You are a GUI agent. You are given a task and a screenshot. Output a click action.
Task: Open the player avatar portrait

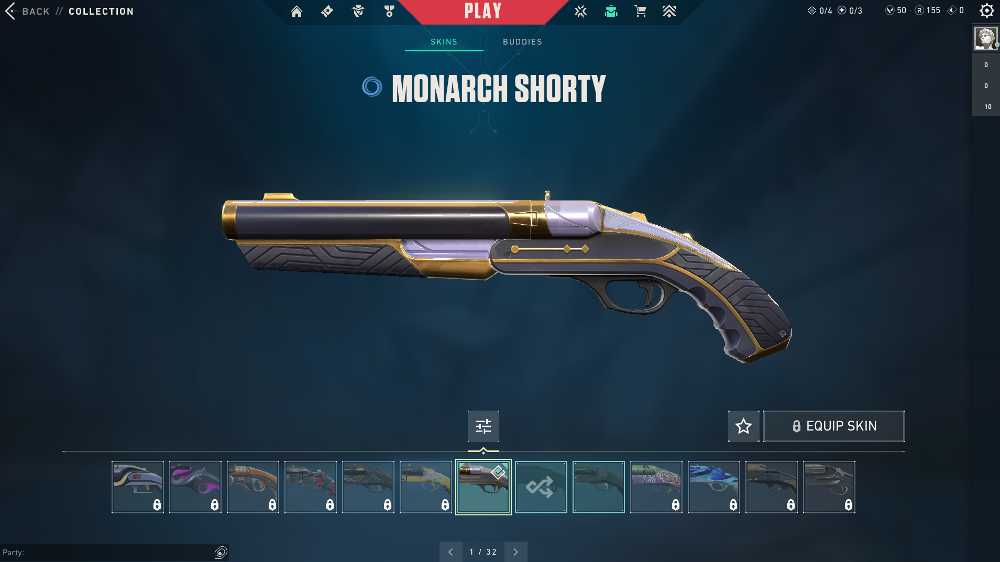986,38
